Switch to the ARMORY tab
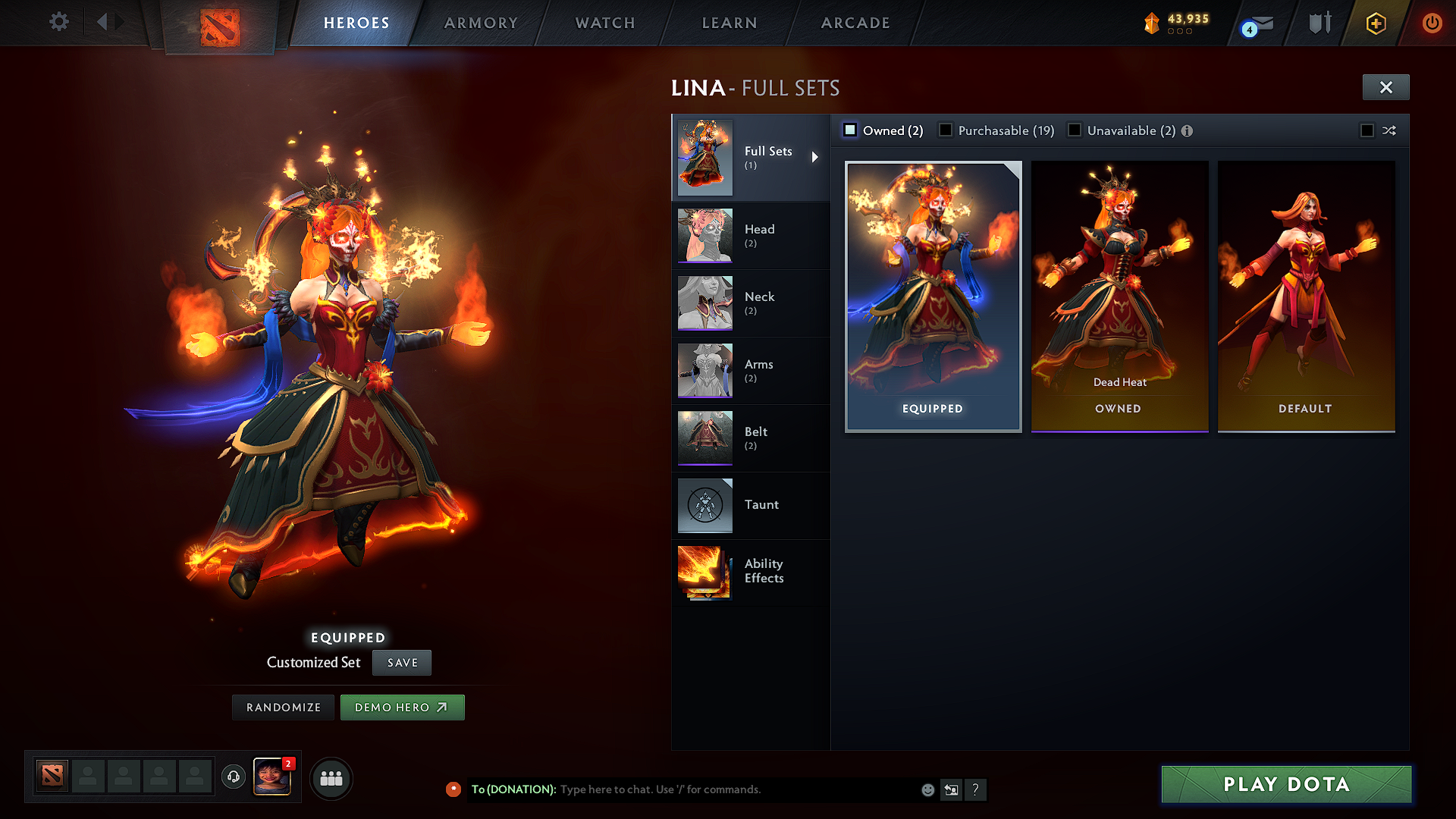The width and height of the screenshot is (1456, 819). click(x=481, y=23)
